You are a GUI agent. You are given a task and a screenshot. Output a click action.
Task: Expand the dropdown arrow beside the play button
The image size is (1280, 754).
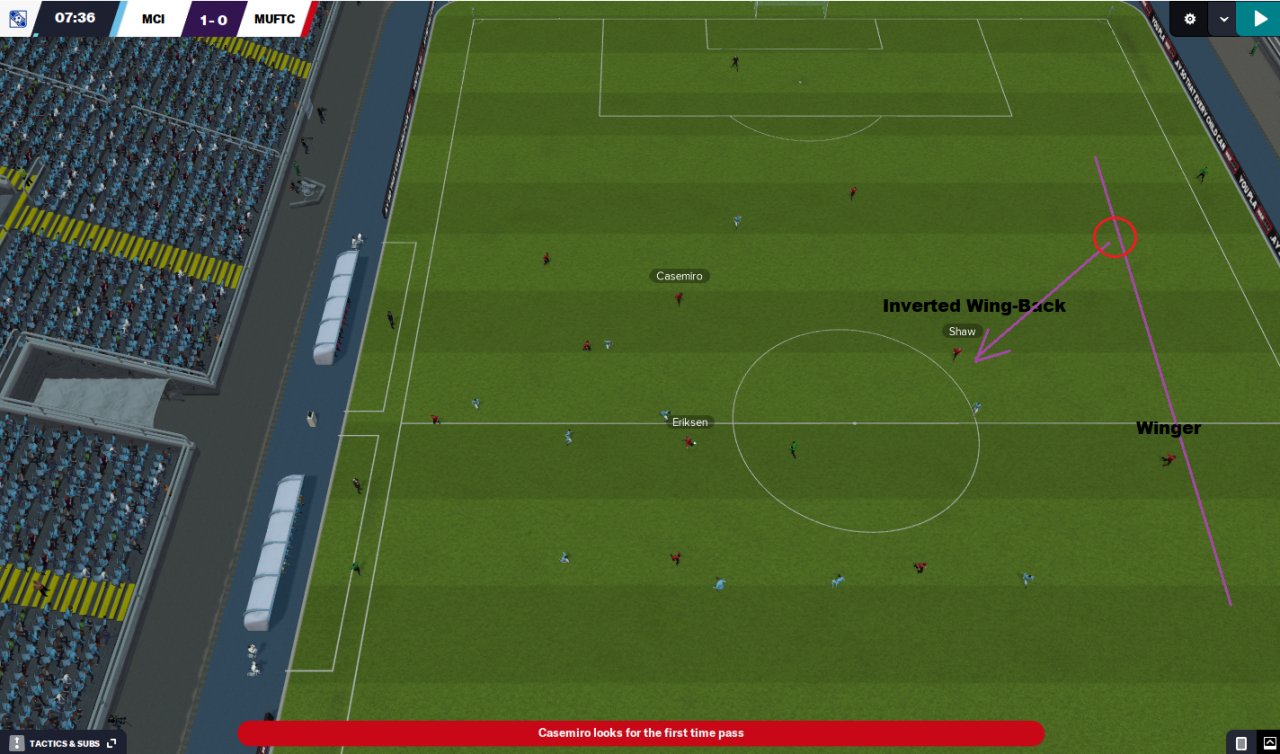(x=1224, y=18)
